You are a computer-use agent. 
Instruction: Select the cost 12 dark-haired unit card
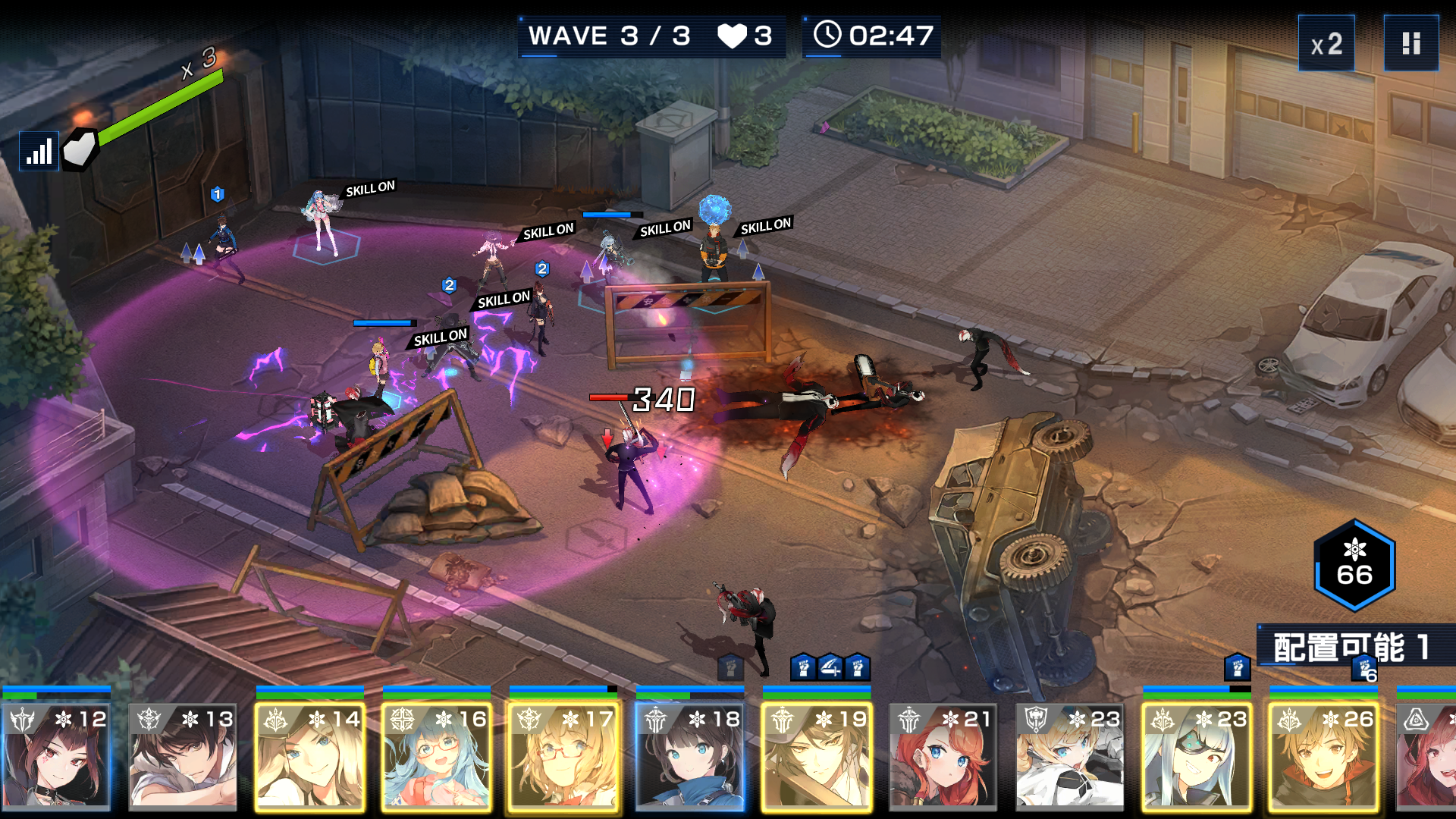click(56, 756)
